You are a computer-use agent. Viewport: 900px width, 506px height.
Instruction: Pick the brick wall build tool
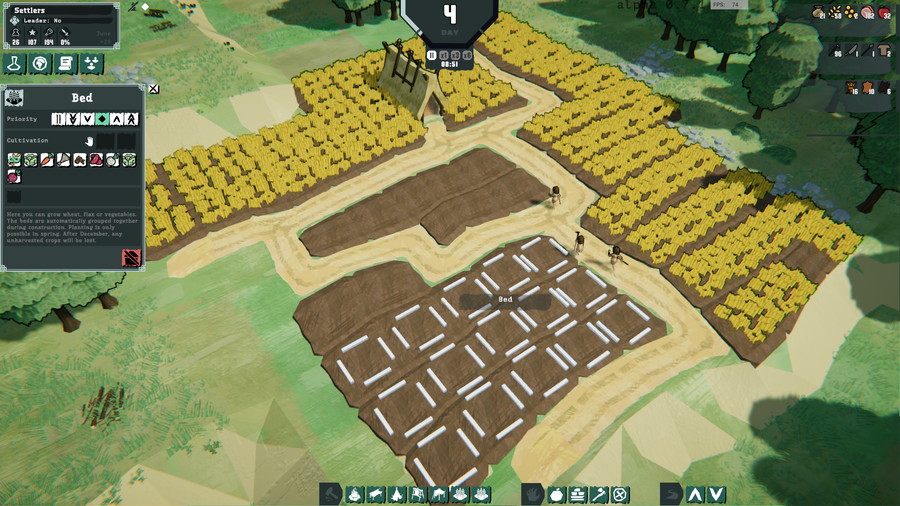[578, 494]
